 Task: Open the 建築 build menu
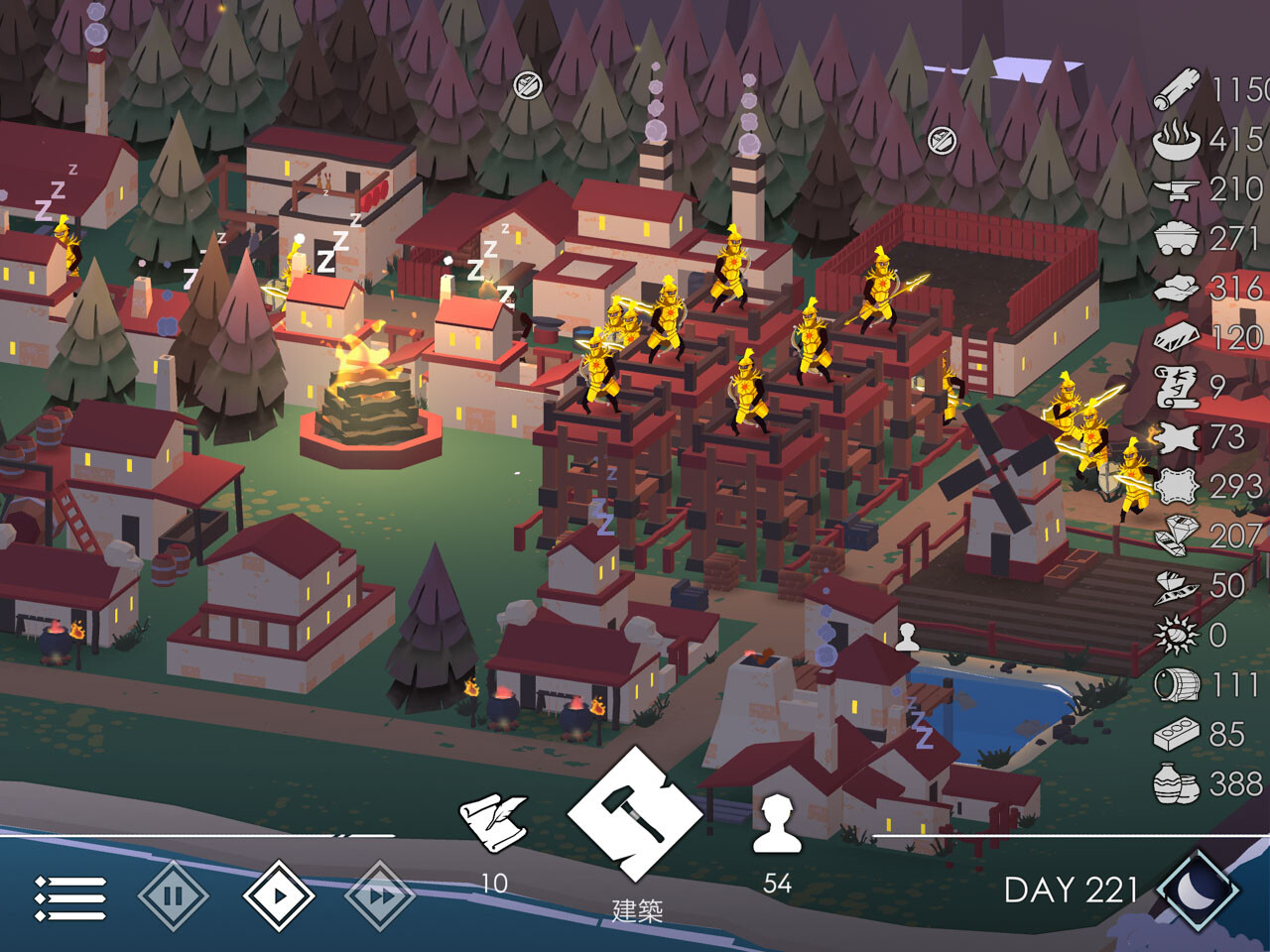pos(635,815)
